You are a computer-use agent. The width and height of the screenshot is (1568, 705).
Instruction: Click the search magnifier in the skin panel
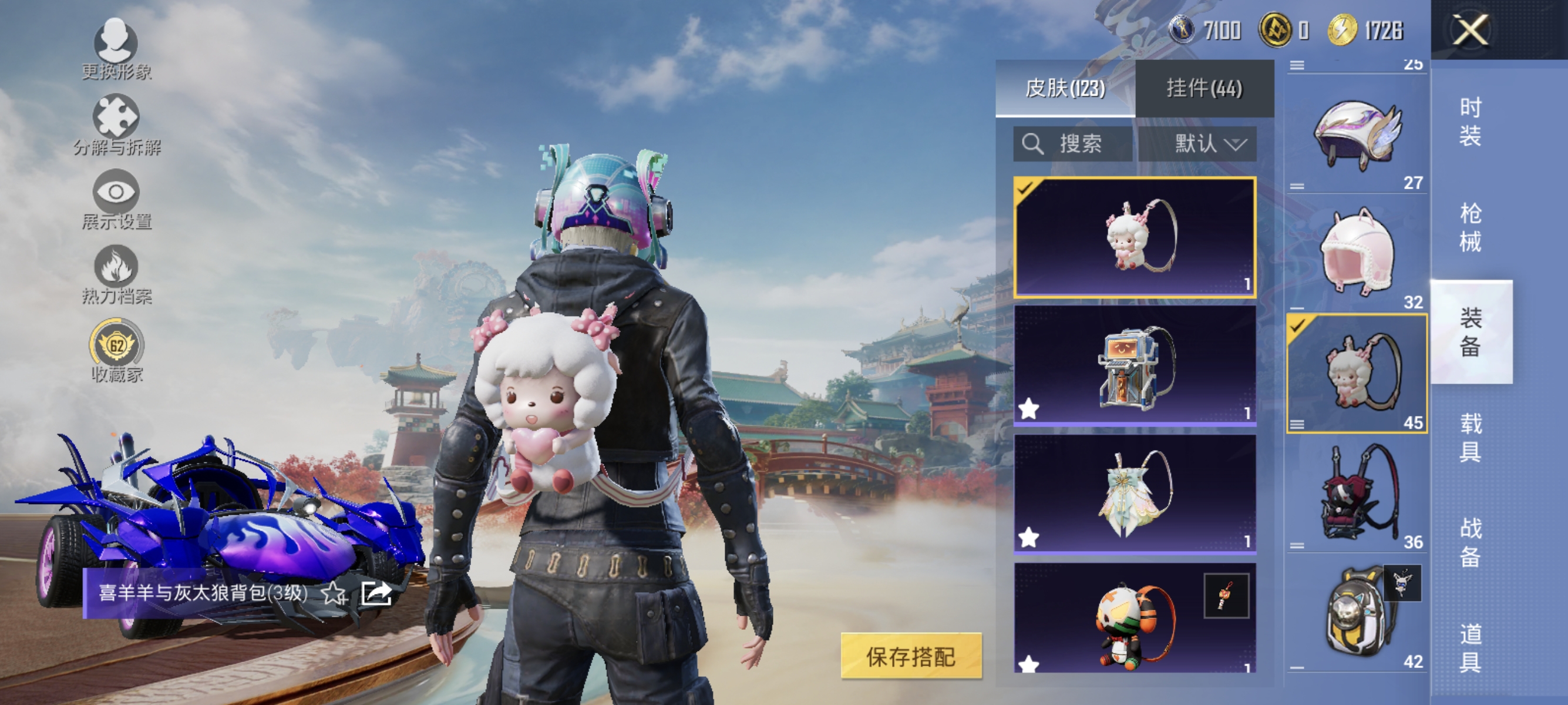(1034, 144)
